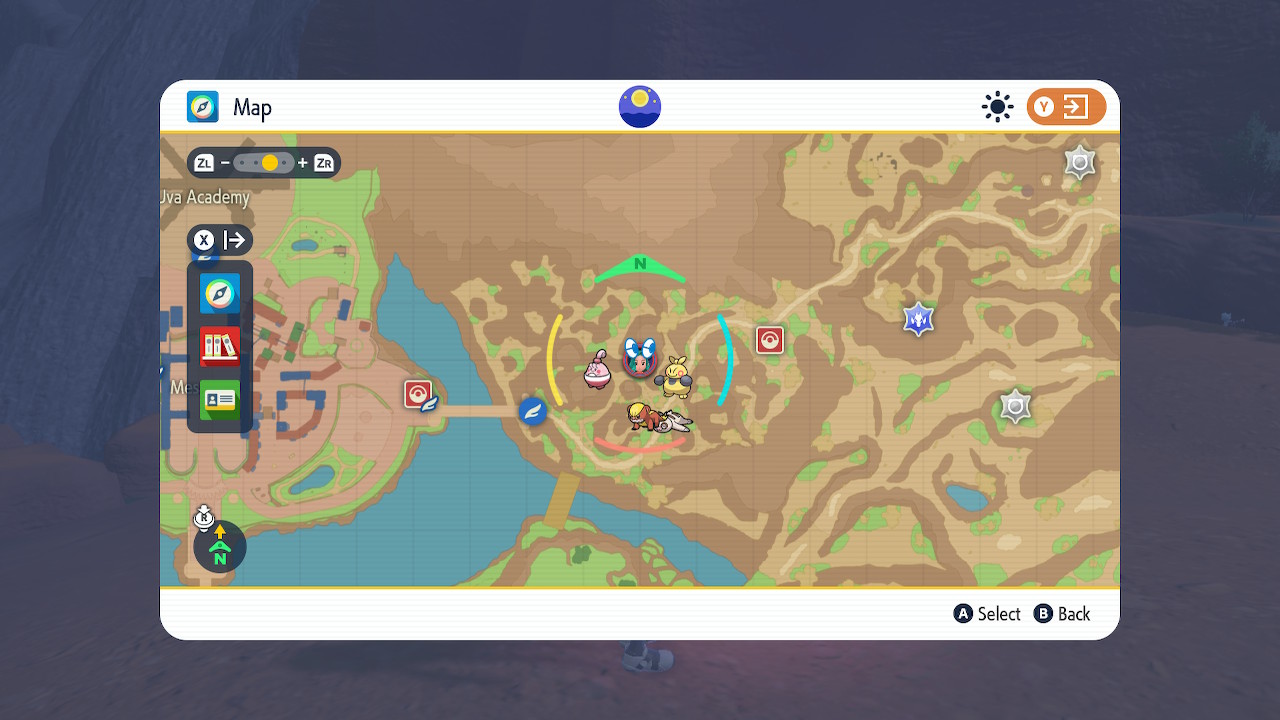The height and width of the screenshot is (720, 1280).
Task: Click the night moon time icon
Action: tap(640, 107)
